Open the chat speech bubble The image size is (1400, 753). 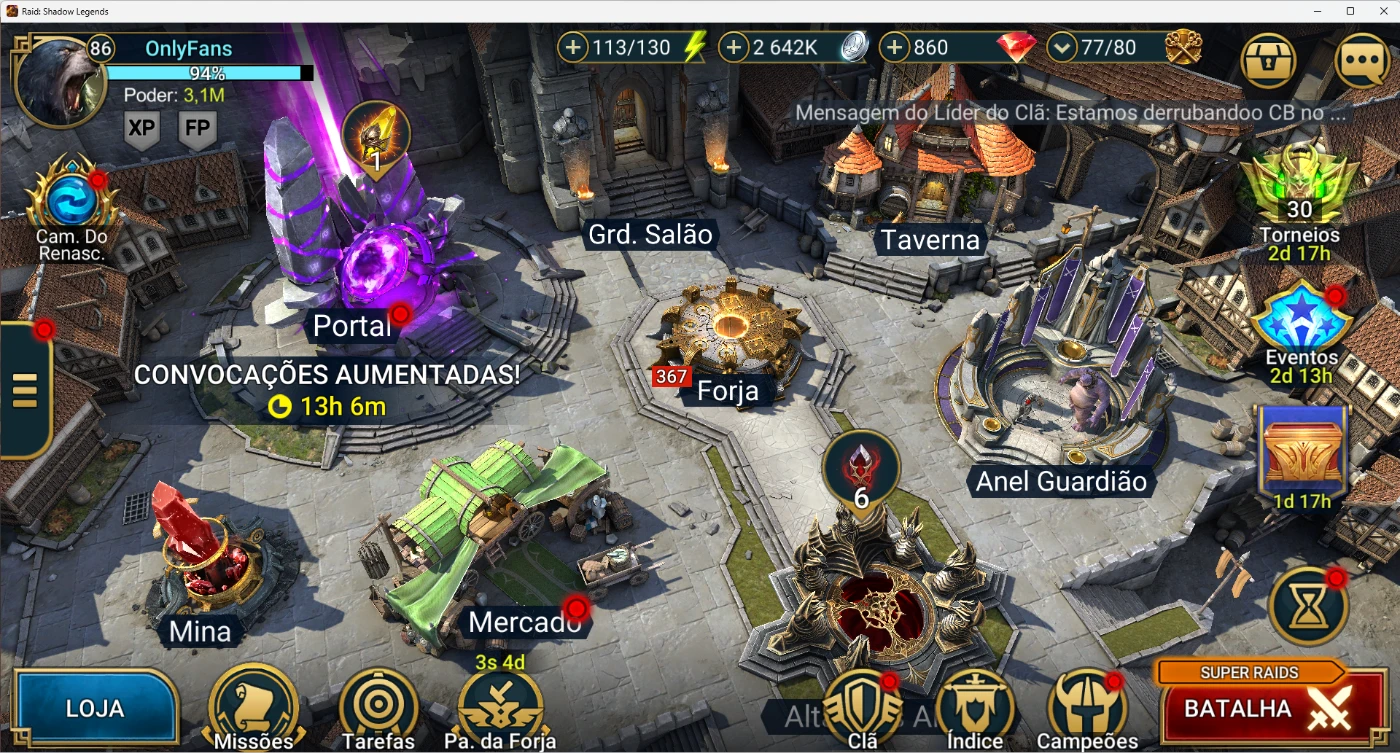(x=1362, y=61)
